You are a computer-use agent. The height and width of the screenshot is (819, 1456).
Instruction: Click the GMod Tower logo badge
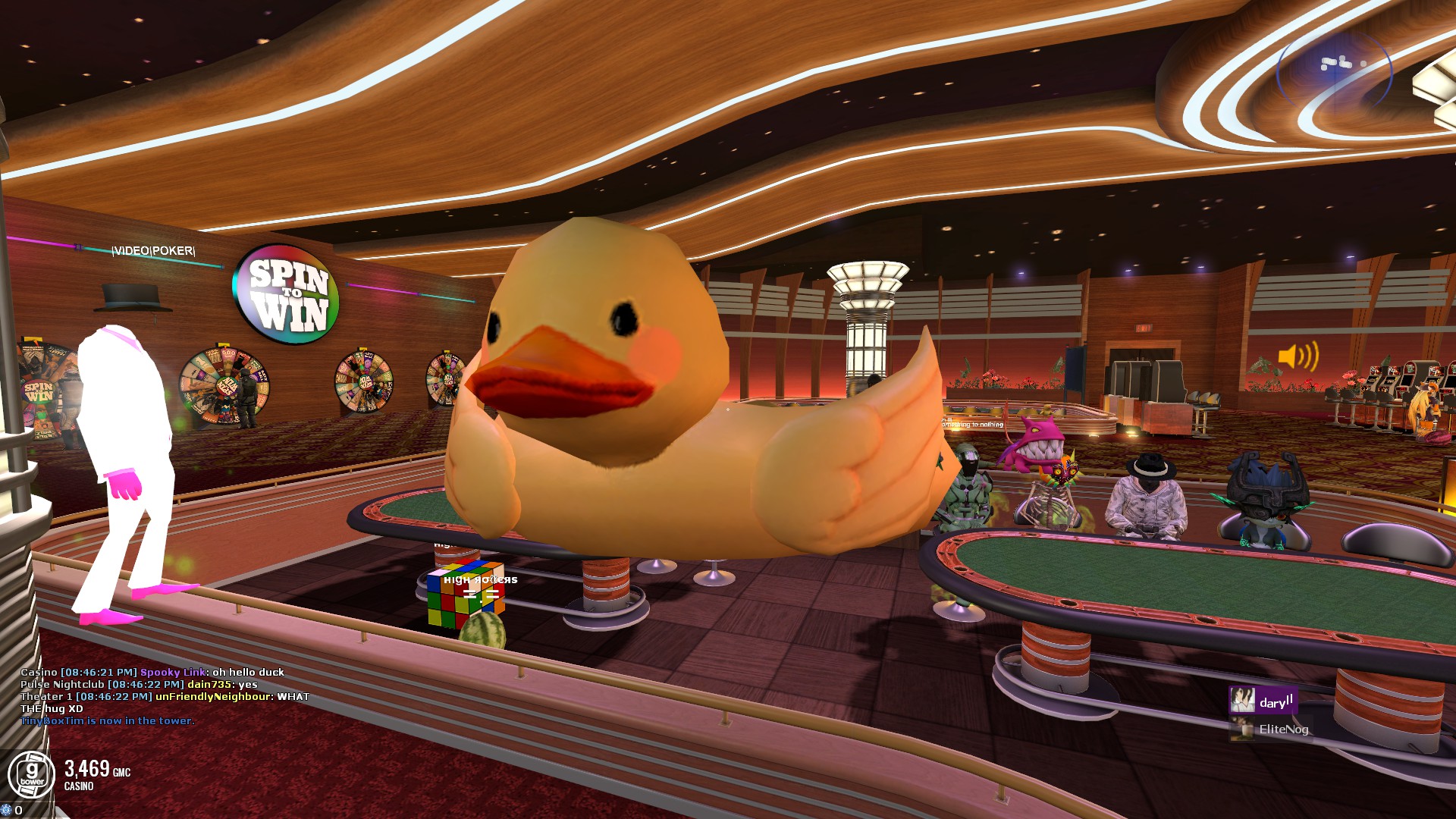click(x=31, y=775)
